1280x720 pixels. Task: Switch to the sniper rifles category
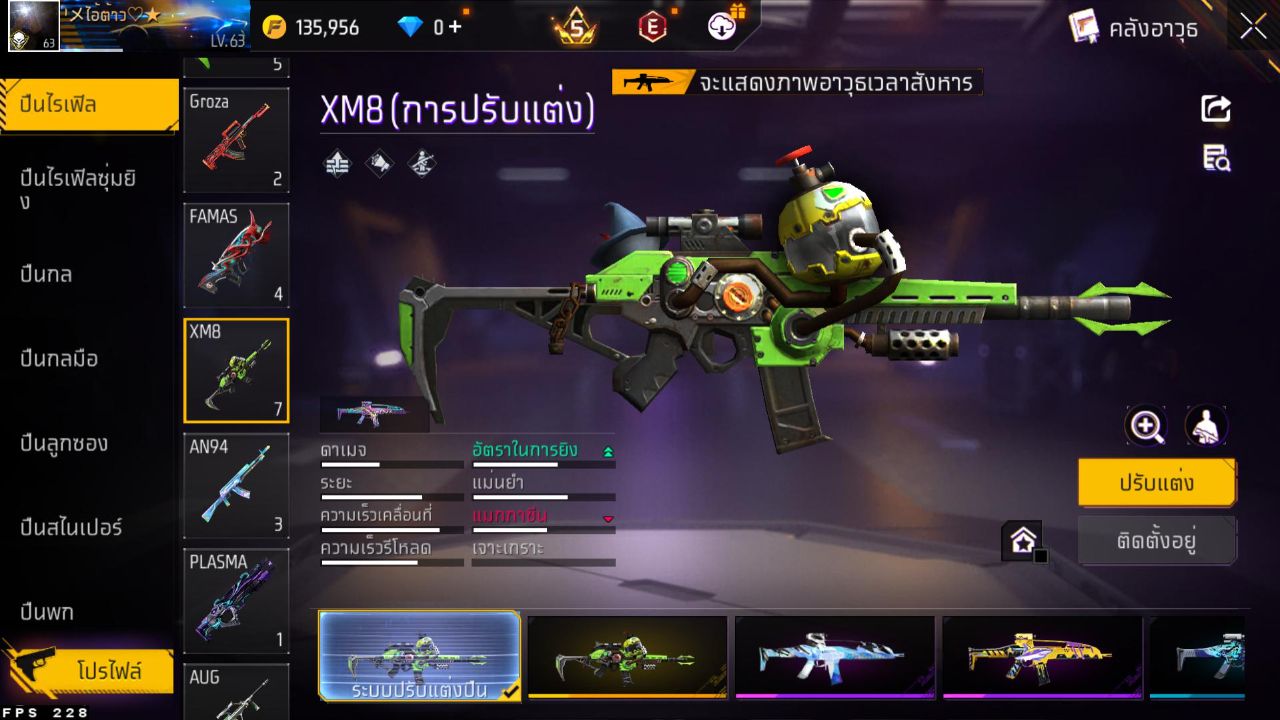pos(70,527)
